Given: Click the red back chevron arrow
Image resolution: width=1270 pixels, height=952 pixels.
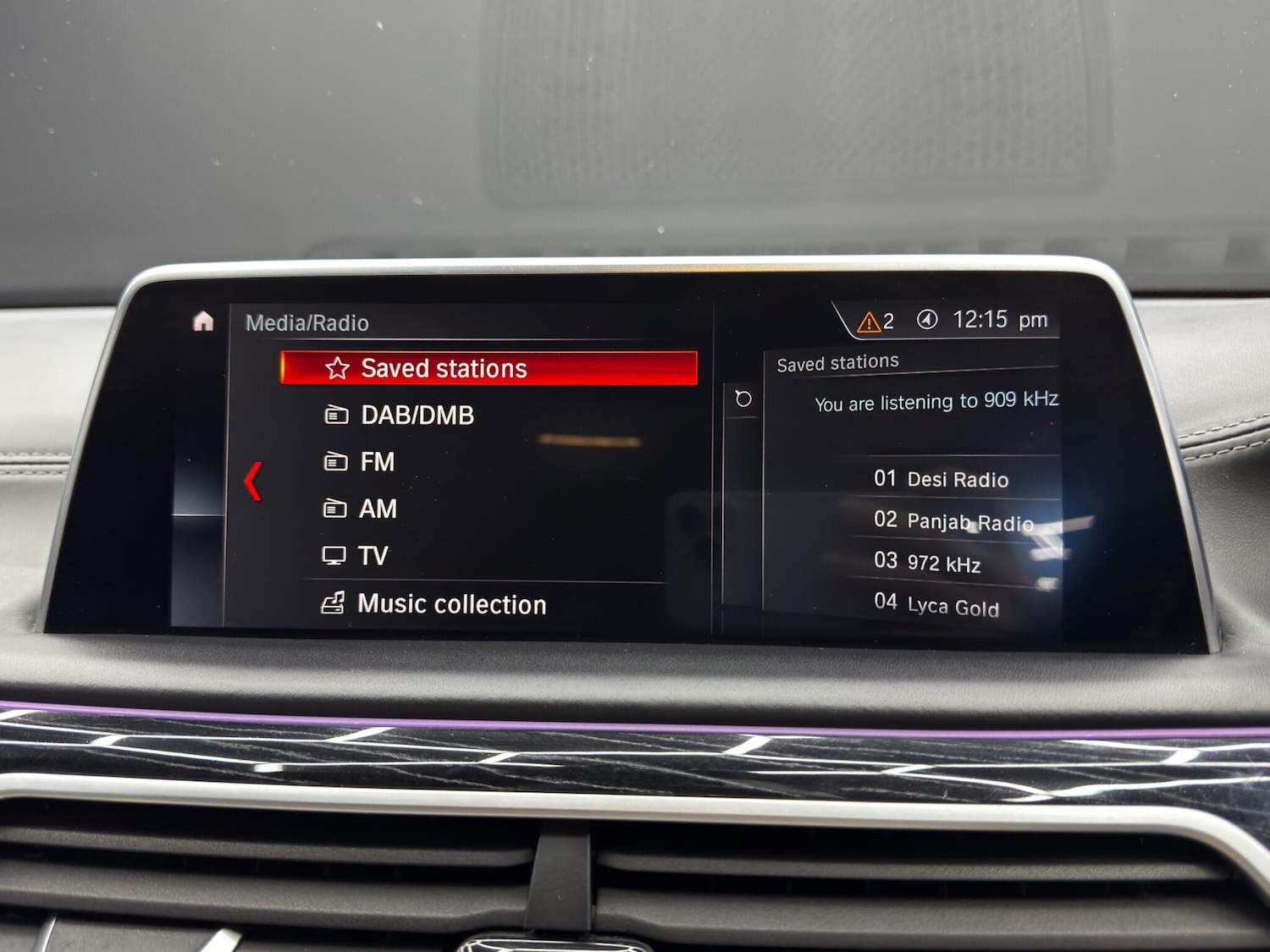Looking at the screenshot, I should [x=251, y=482].
